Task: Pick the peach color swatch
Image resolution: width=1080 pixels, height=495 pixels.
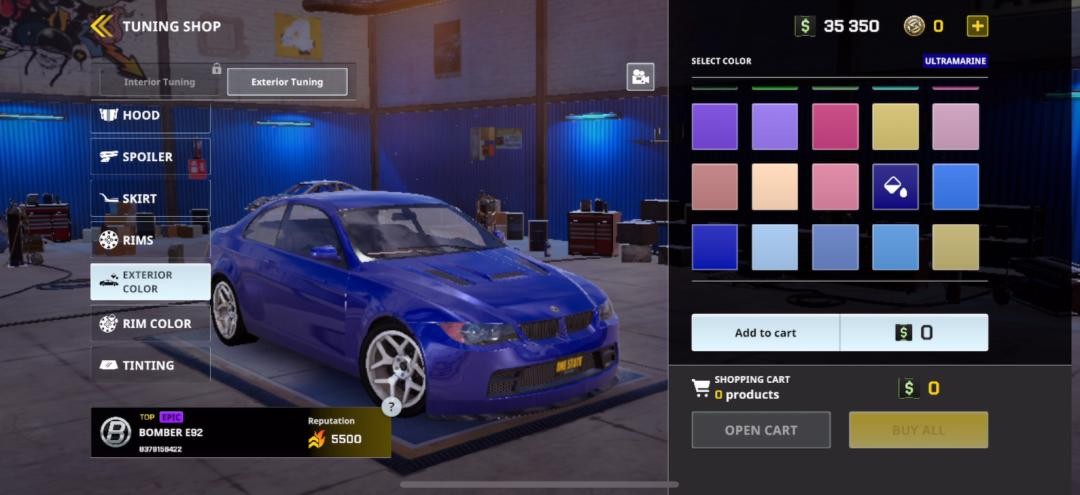Action: 775,187
